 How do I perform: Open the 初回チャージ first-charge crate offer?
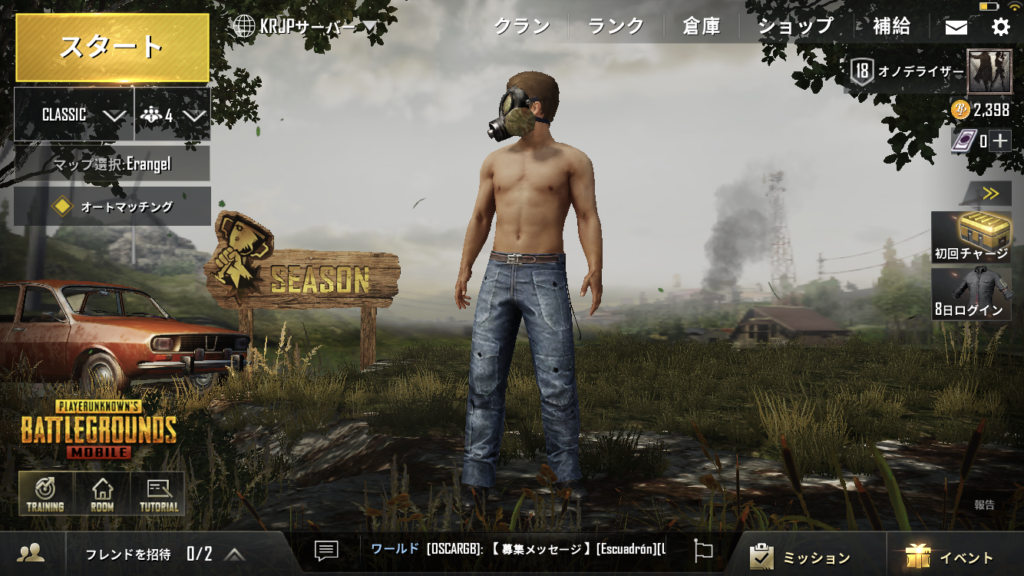pos(971,237)
